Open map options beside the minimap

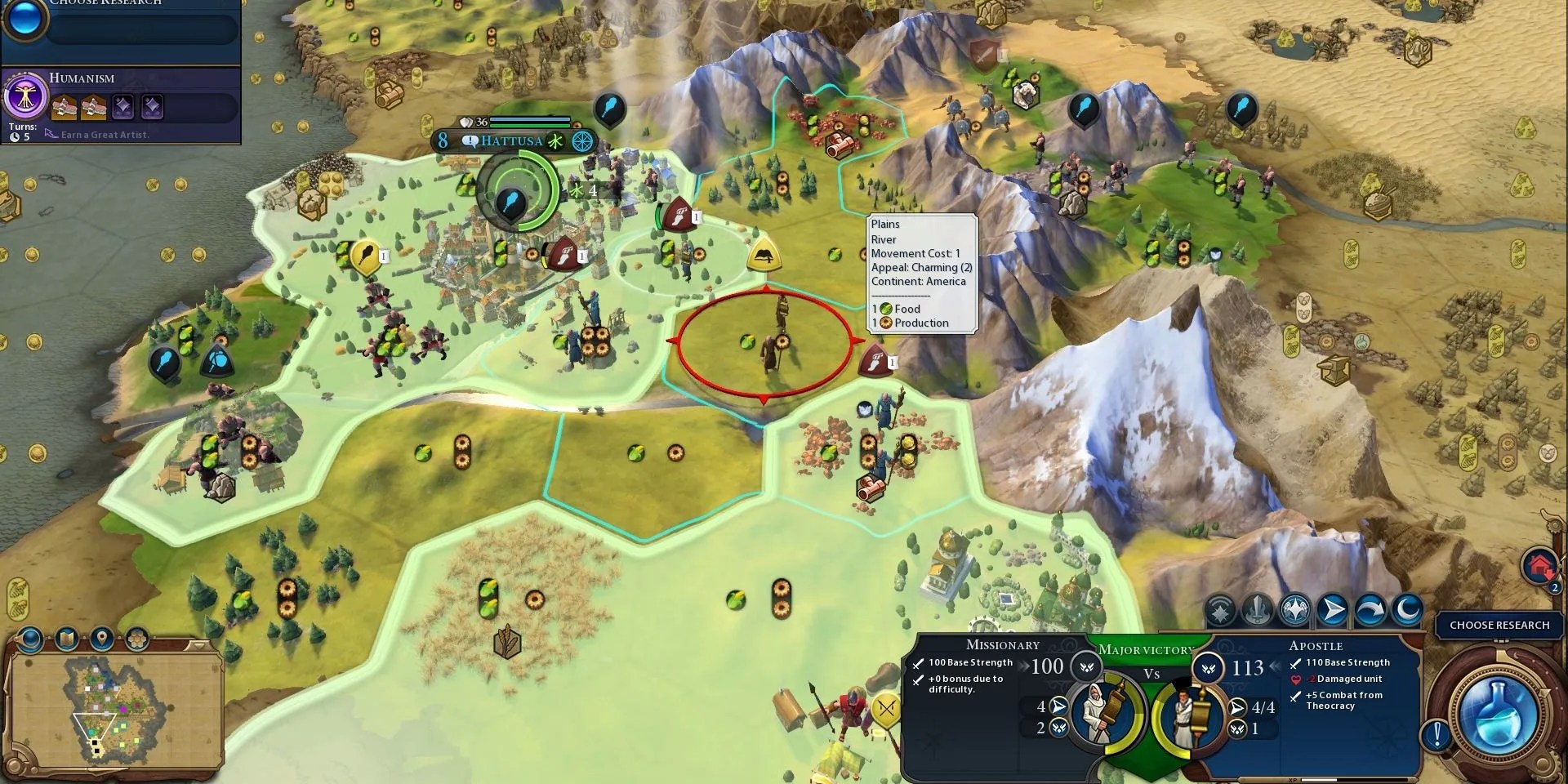click(66, 638)
